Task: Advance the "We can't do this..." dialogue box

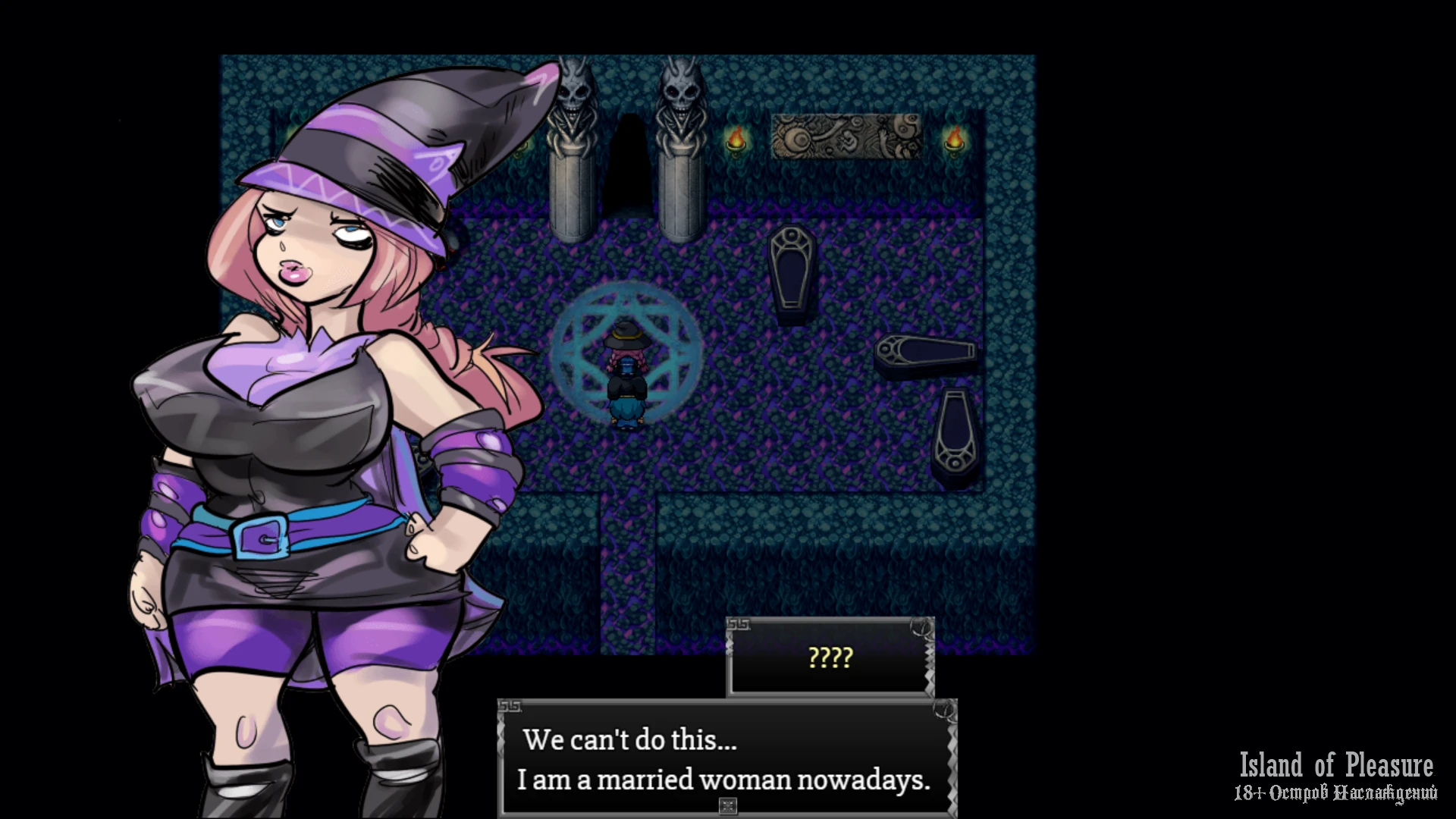Action: [726, 758]
